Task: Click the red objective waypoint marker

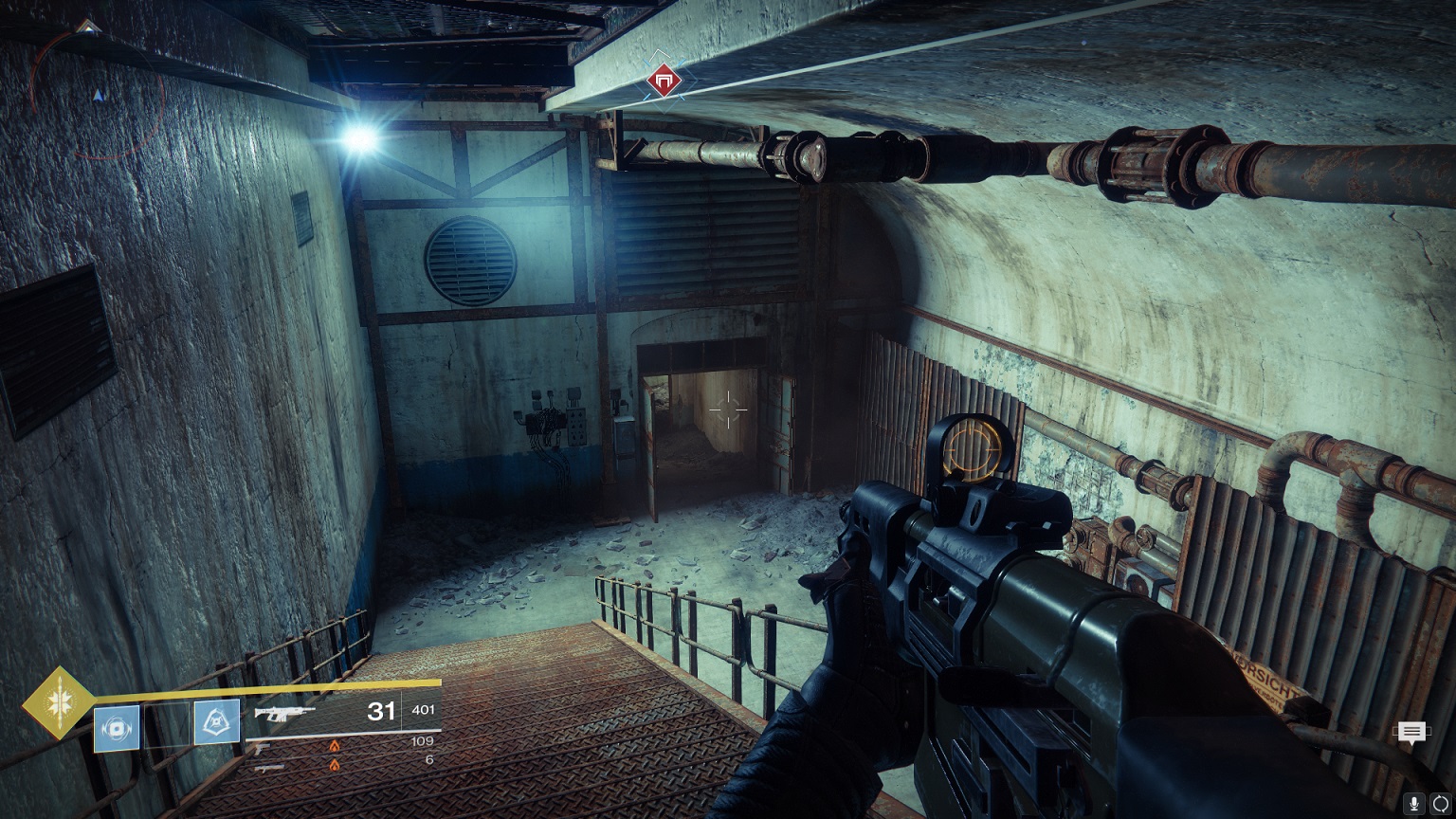Action: 665,82
